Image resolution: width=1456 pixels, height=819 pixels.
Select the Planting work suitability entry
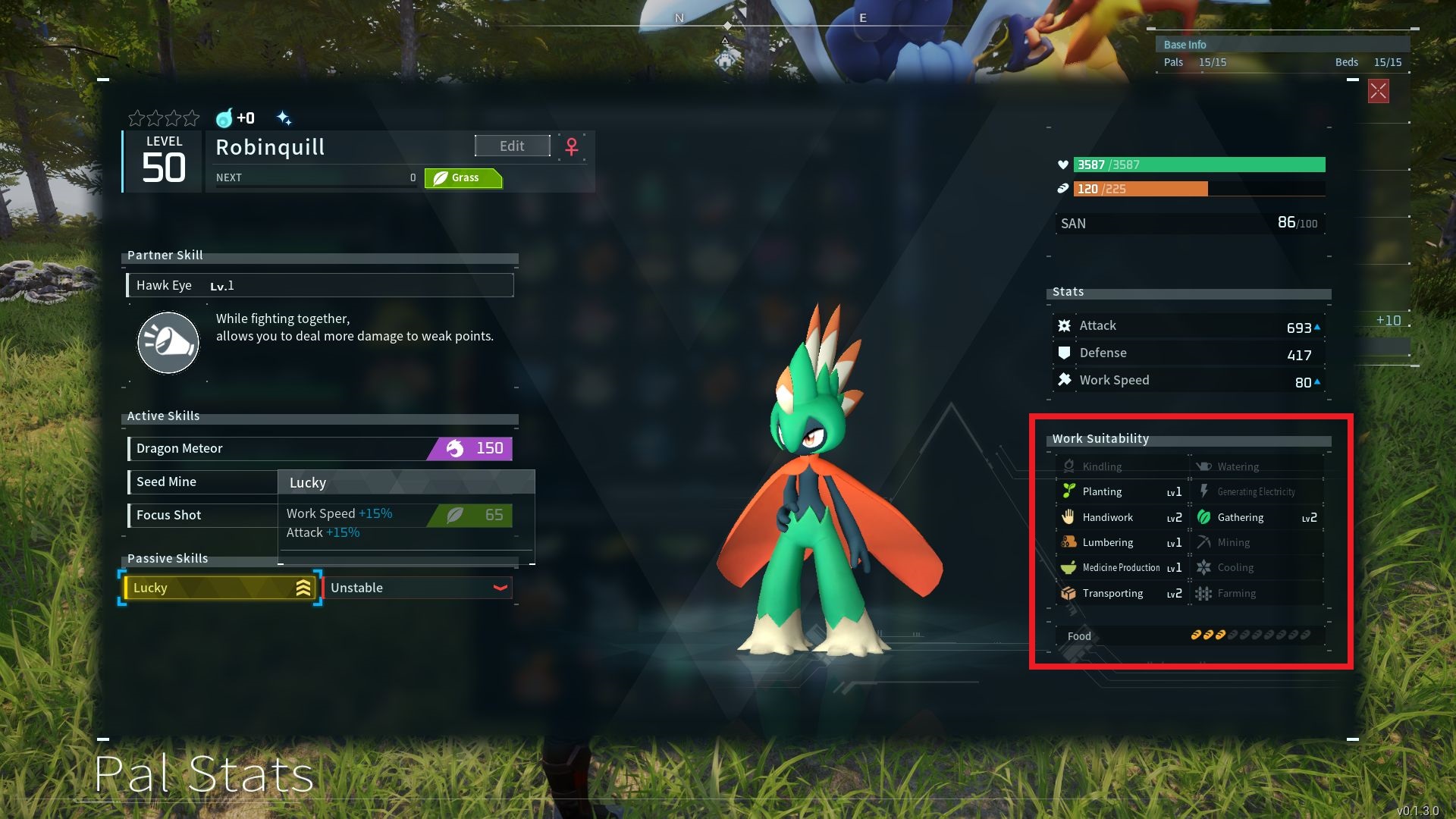1122,491
